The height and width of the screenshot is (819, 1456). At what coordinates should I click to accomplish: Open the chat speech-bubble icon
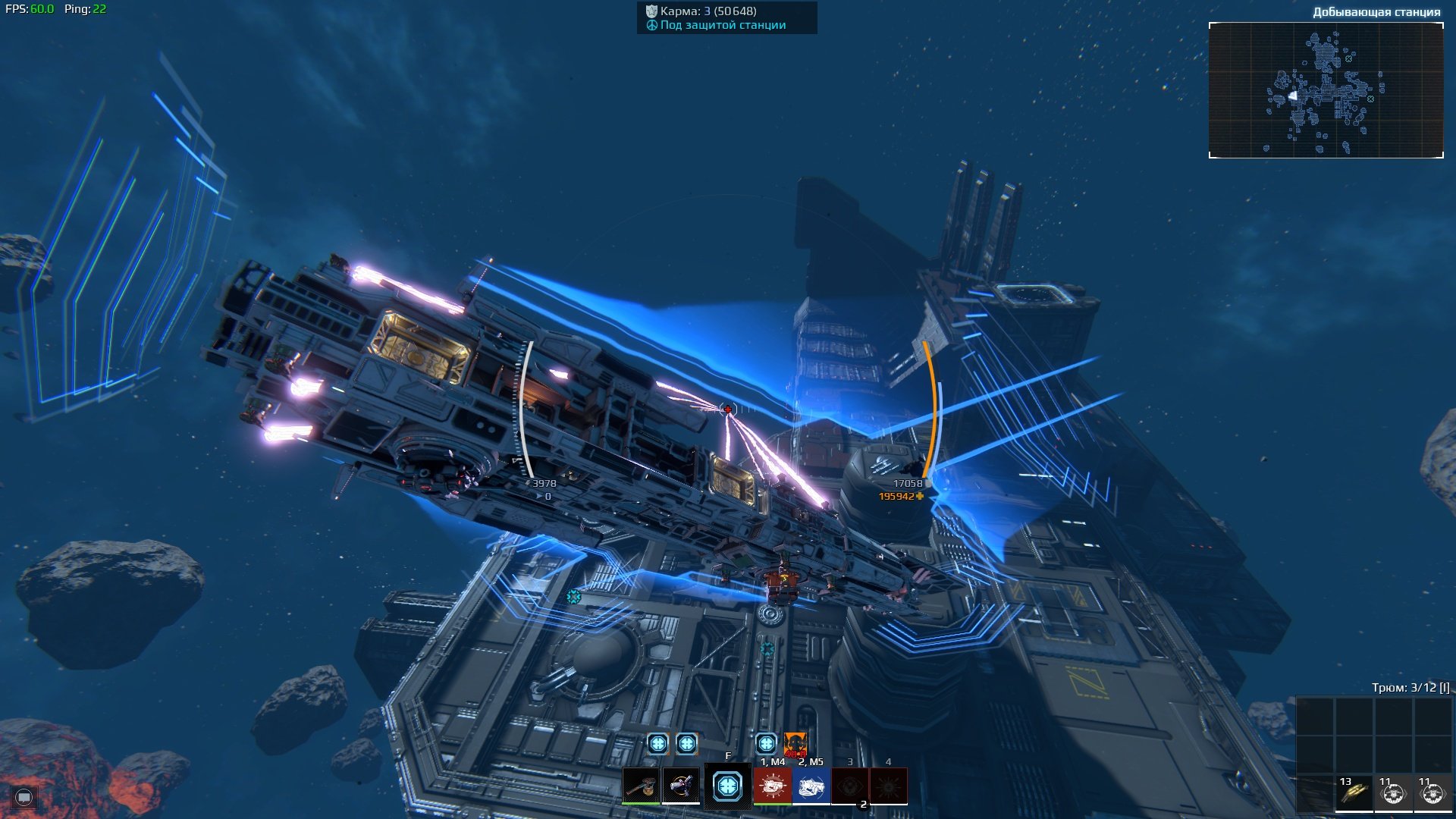pyautogui.click(x=24, y=797)
